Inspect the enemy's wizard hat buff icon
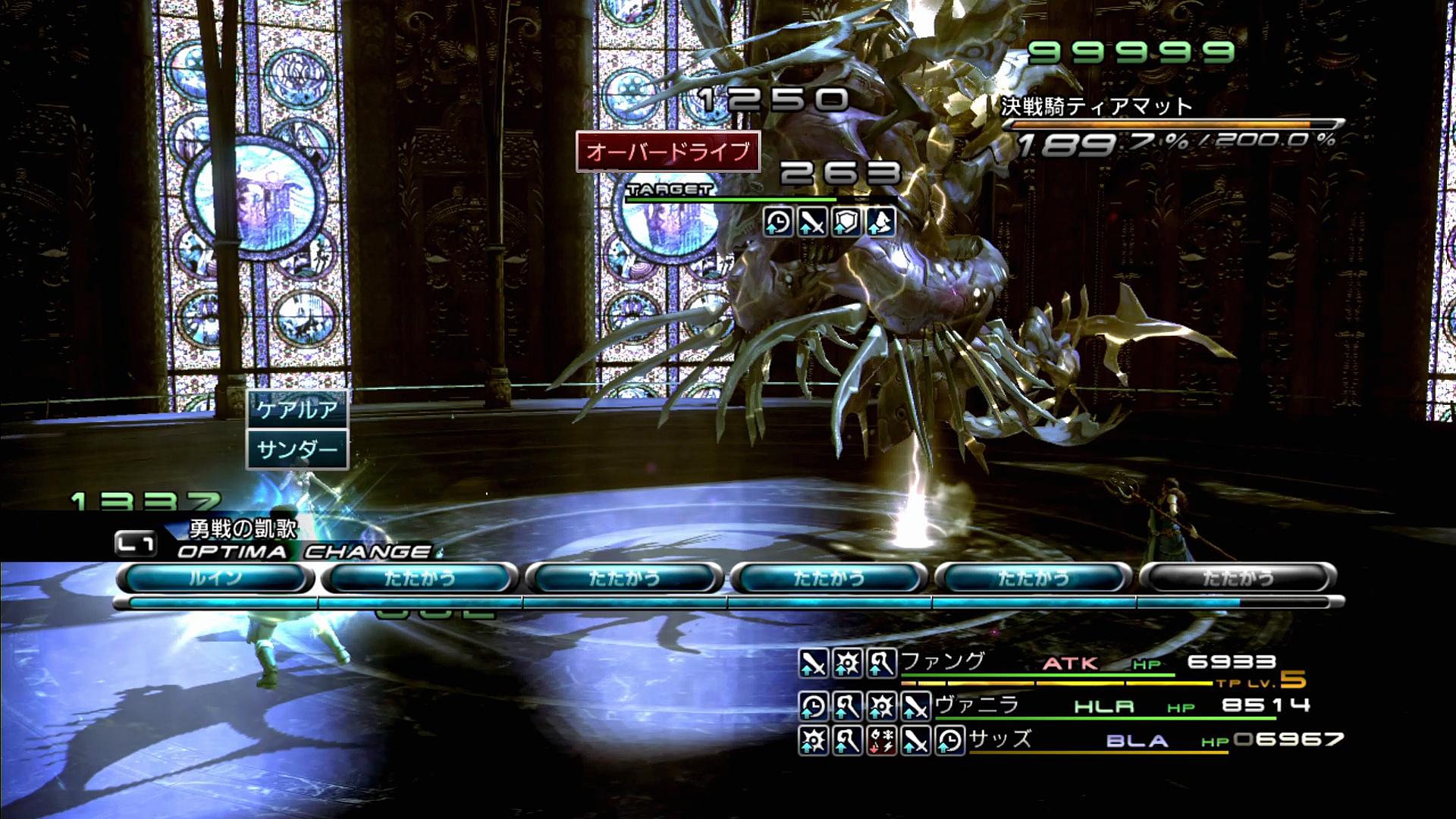This screenshot has height=819, width=1456. coord(880,222)
